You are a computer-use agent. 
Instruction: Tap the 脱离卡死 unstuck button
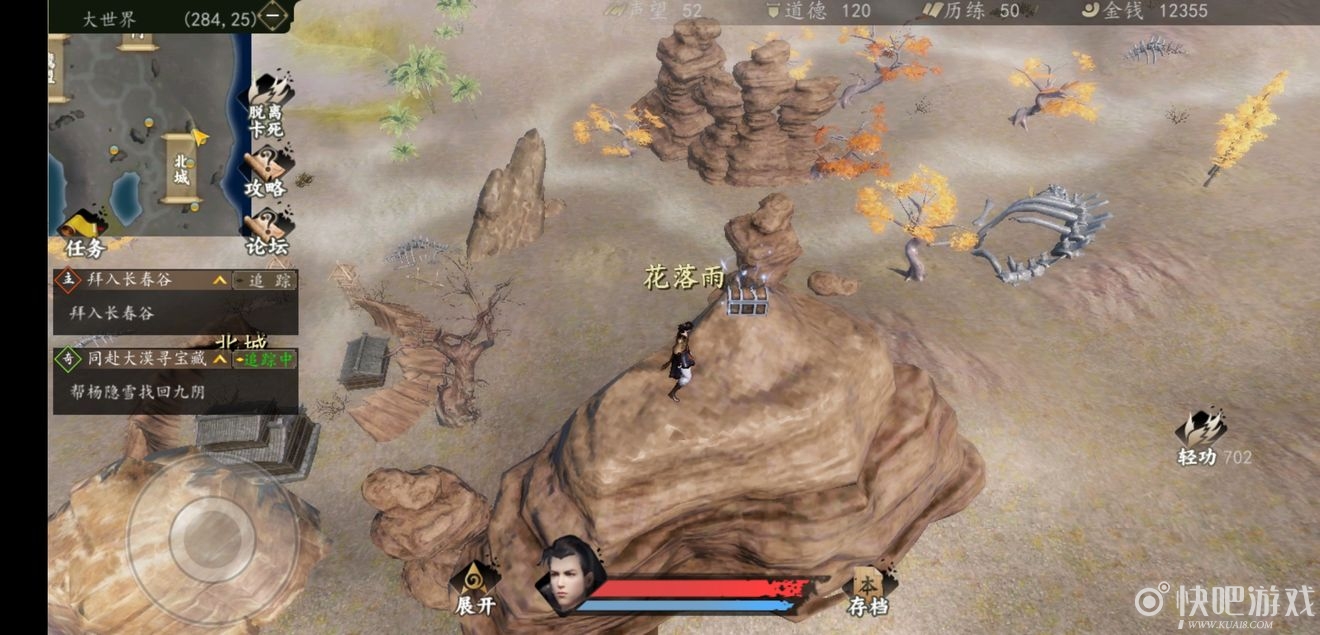tap(266, 108)
